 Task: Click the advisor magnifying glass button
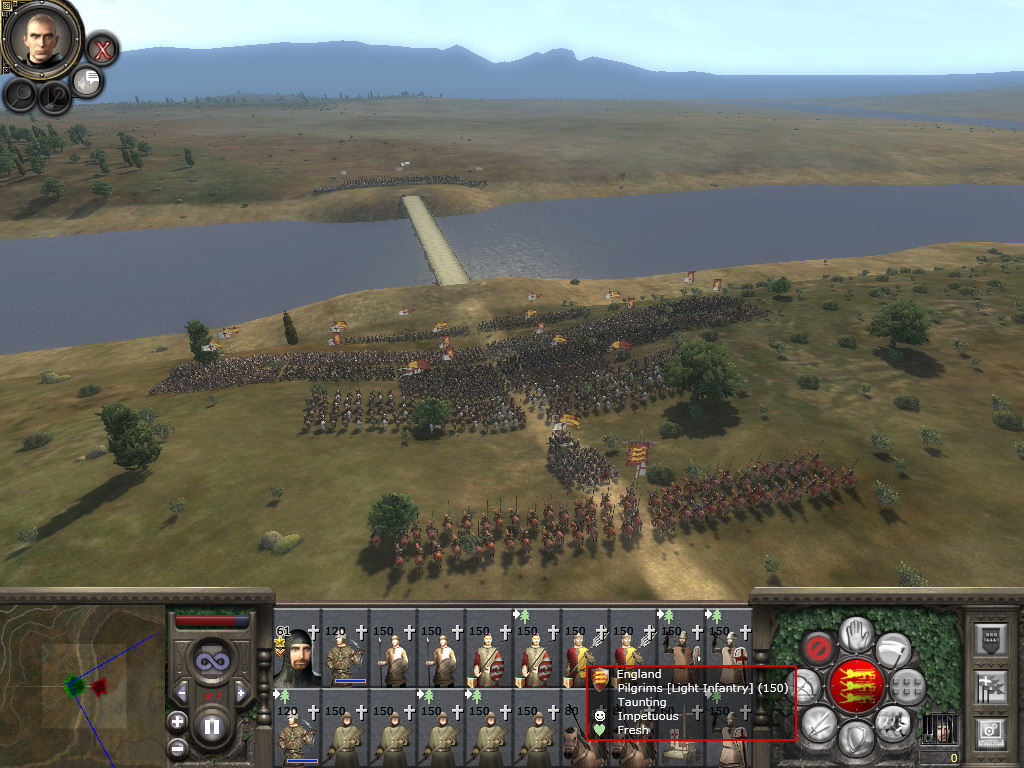click(21, 95)
